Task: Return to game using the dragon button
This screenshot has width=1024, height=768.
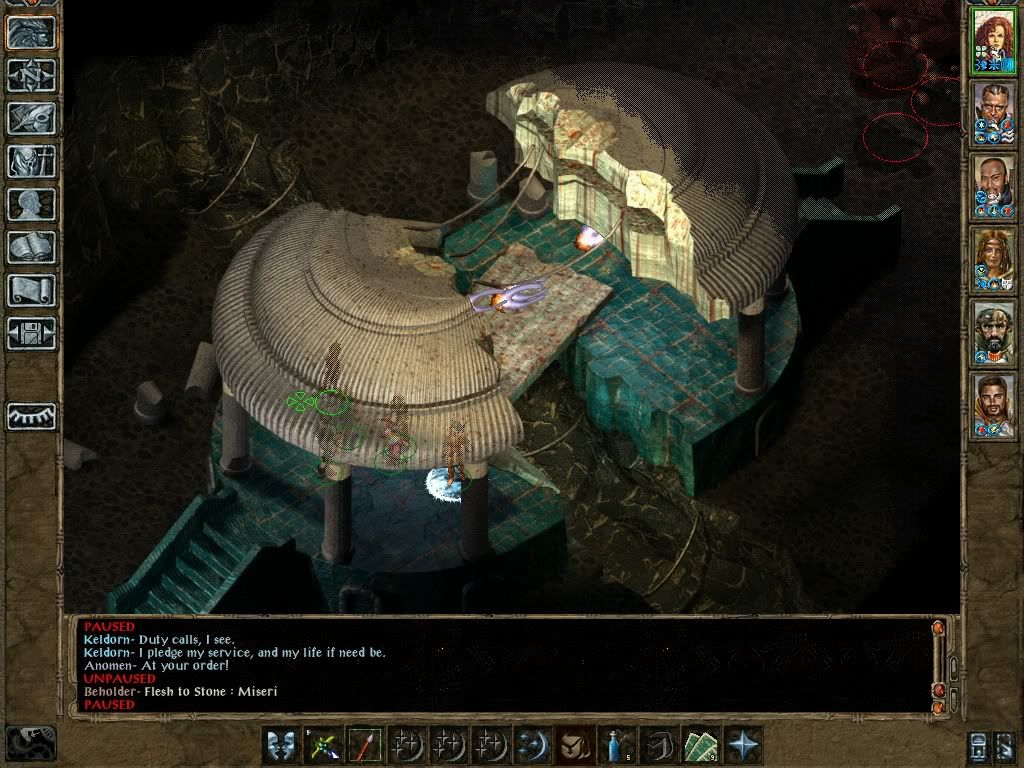Action: point(32,32)
